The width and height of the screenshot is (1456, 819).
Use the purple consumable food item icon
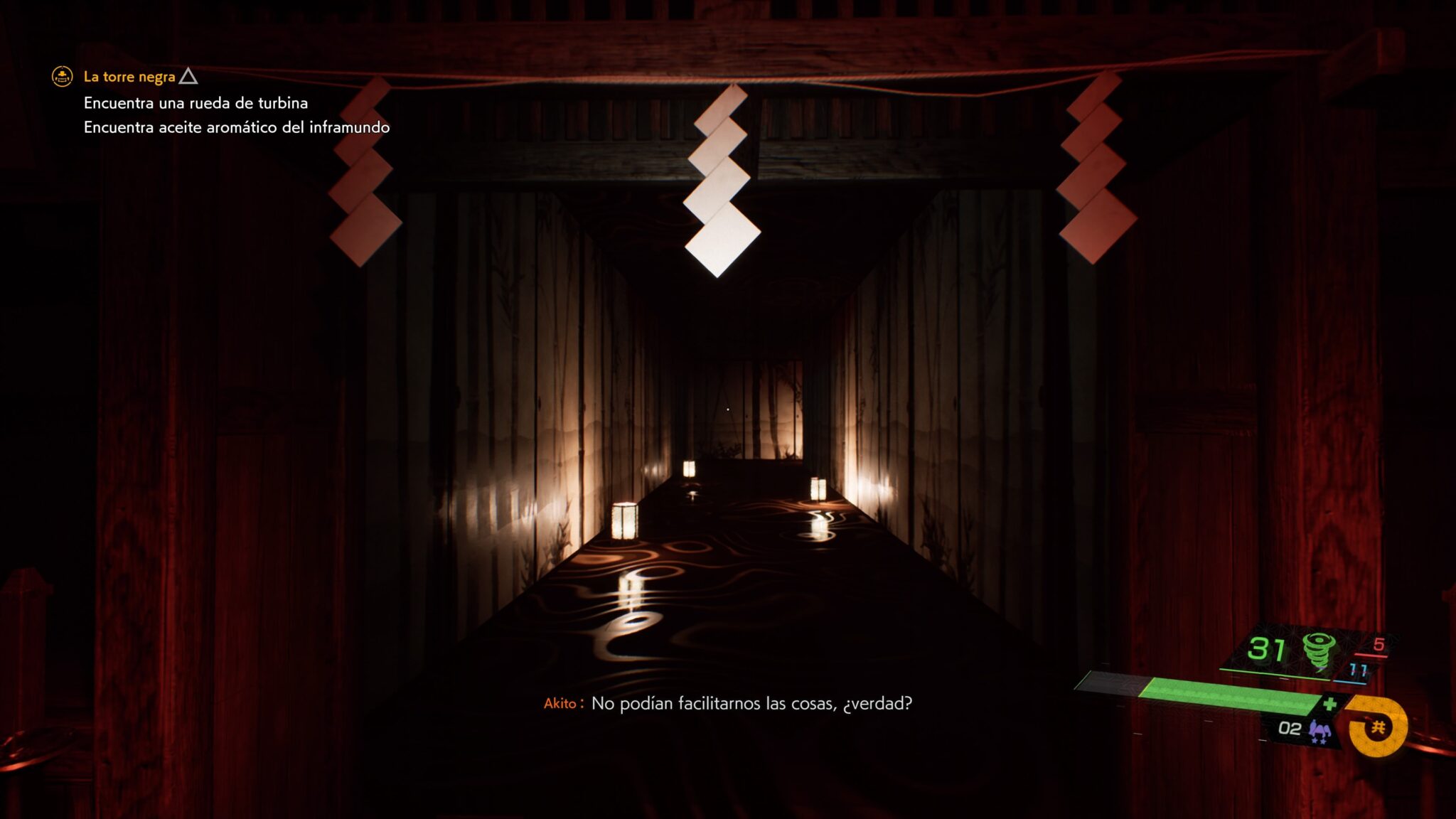point(1320,730)
